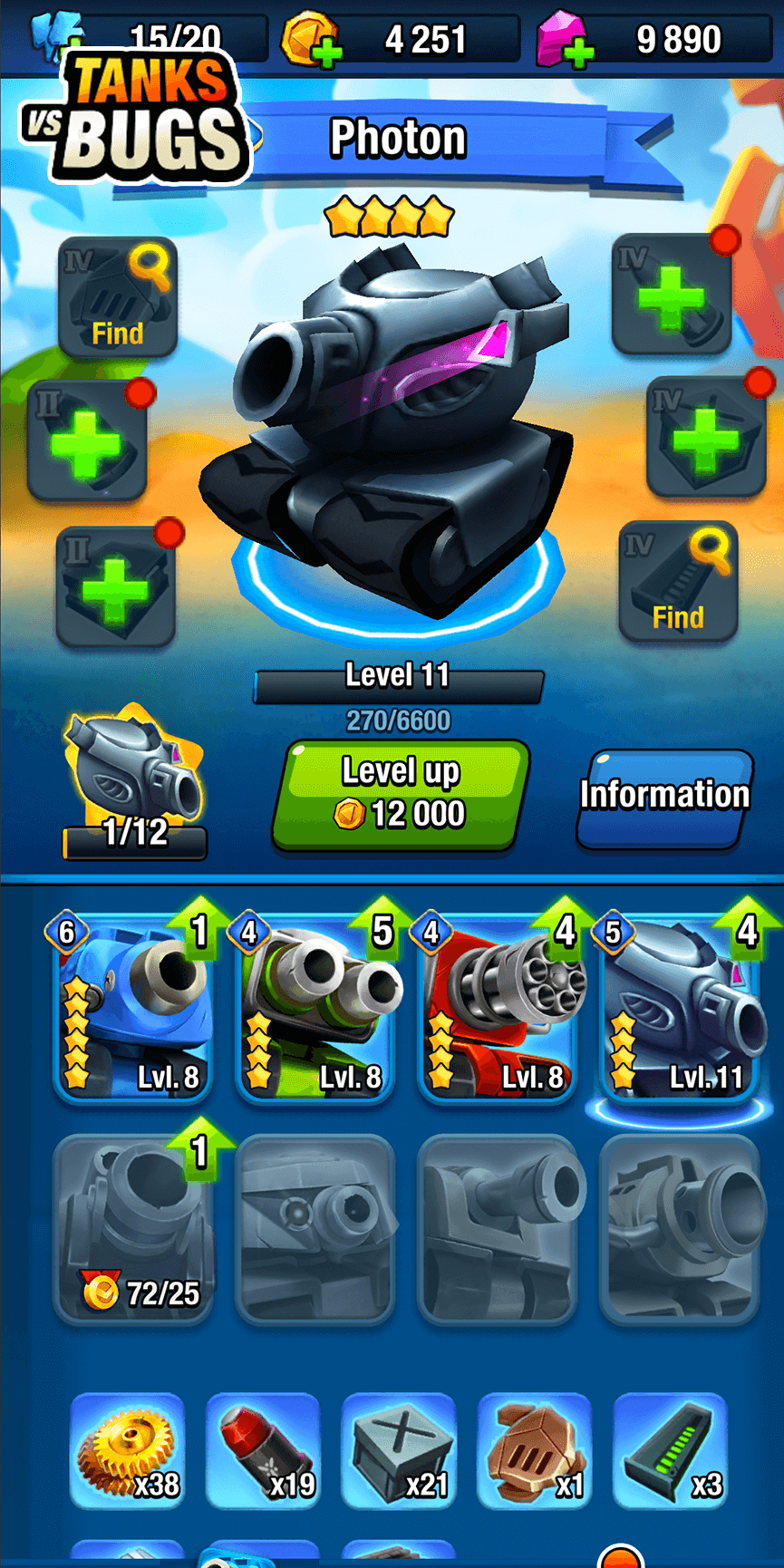
Task: Select the metal crate item x21
Action: click(399, 1450)
